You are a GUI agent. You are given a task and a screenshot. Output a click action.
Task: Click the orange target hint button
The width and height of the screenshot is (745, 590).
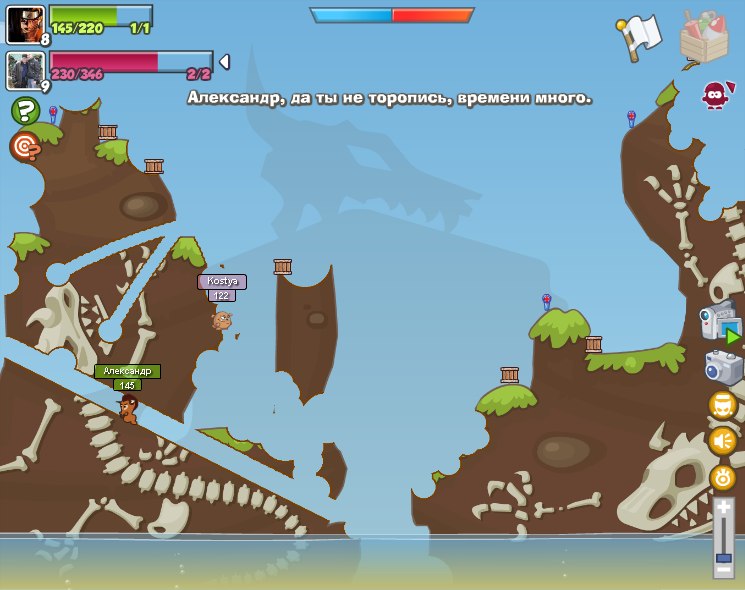pyautogui.click(x=24, y=146)
